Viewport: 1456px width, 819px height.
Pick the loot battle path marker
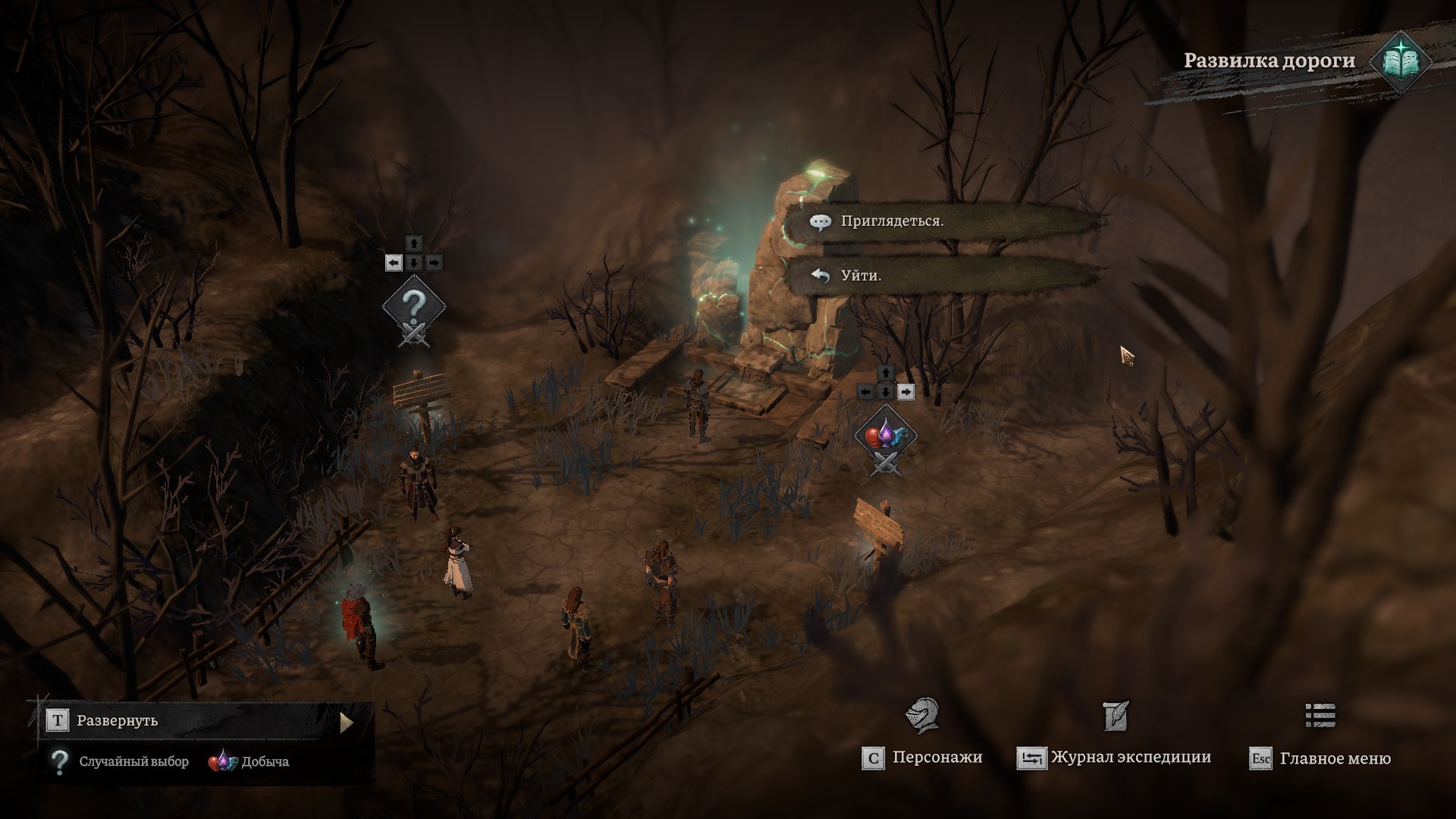coord(885,437)
